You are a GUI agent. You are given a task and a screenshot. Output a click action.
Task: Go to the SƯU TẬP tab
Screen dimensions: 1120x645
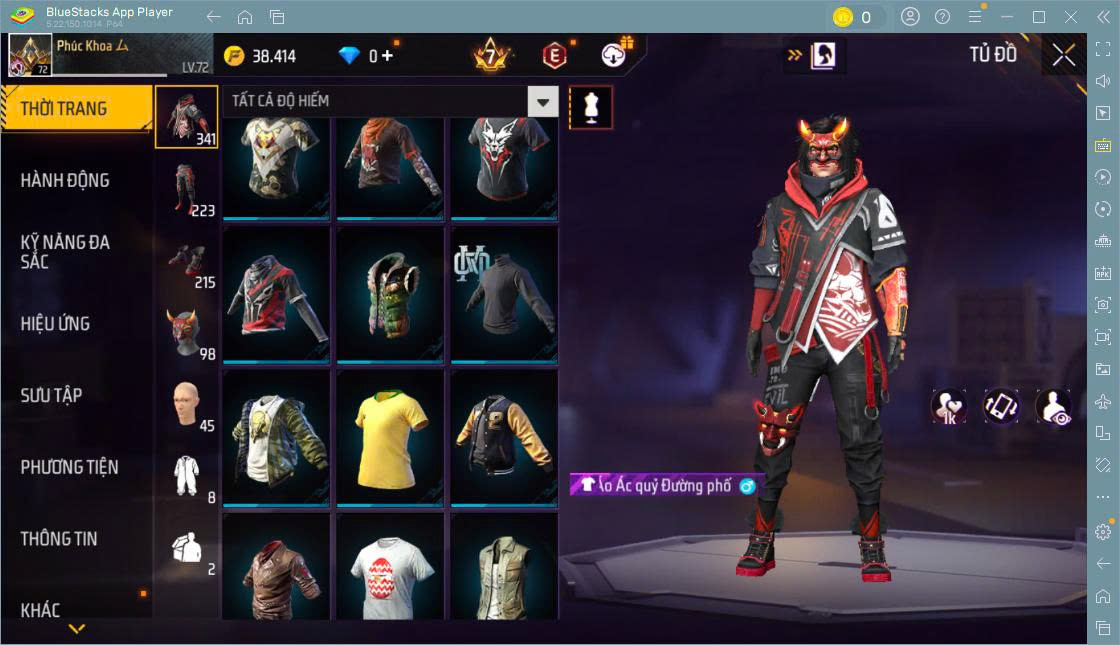click(x=51, y=396)
